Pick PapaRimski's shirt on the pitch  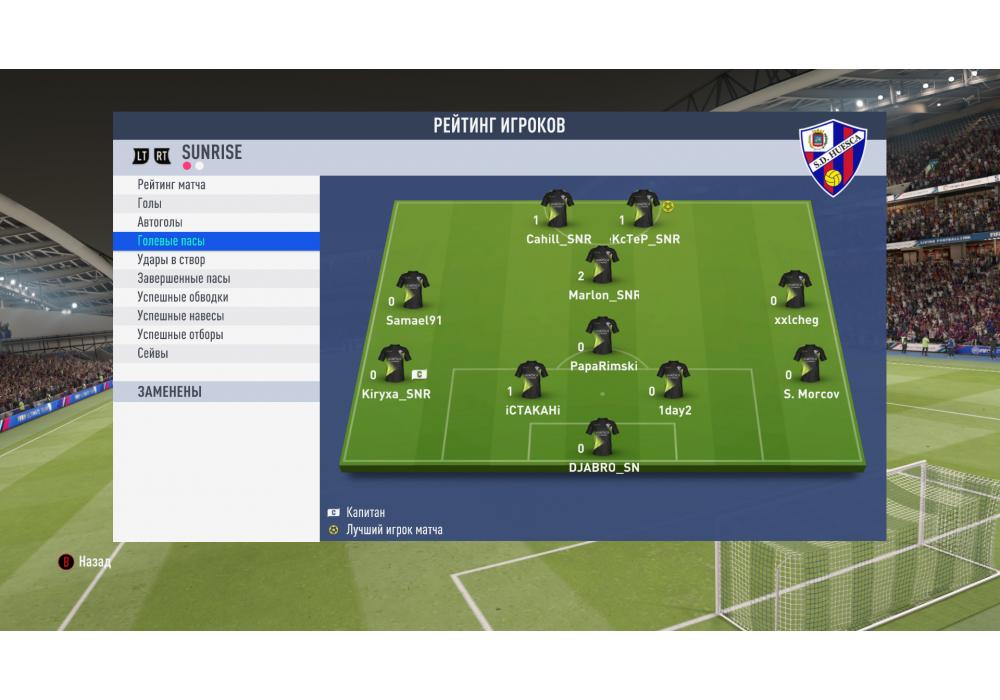602,336
